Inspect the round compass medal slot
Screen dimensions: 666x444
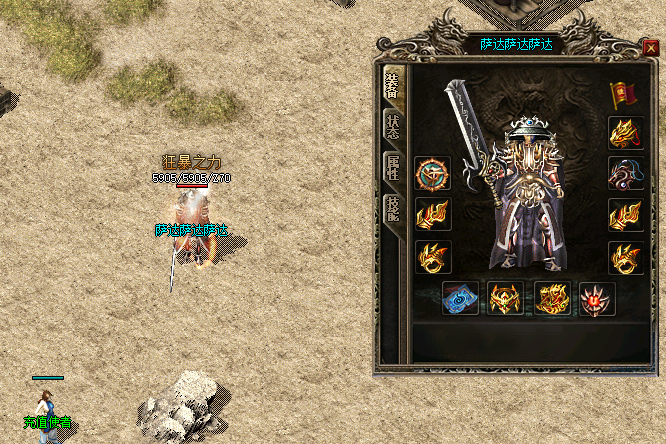(x=433, y=173)
